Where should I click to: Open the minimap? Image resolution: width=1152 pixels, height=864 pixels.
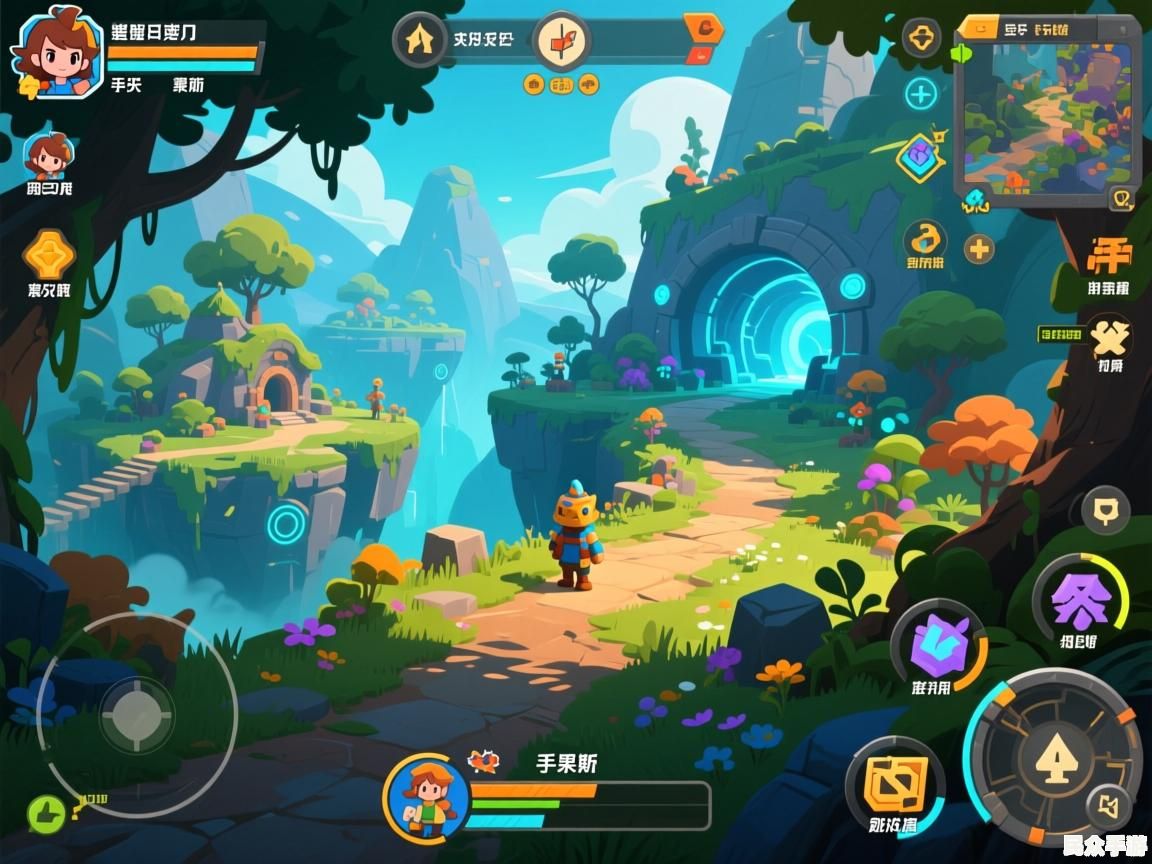click(1045, 112)
